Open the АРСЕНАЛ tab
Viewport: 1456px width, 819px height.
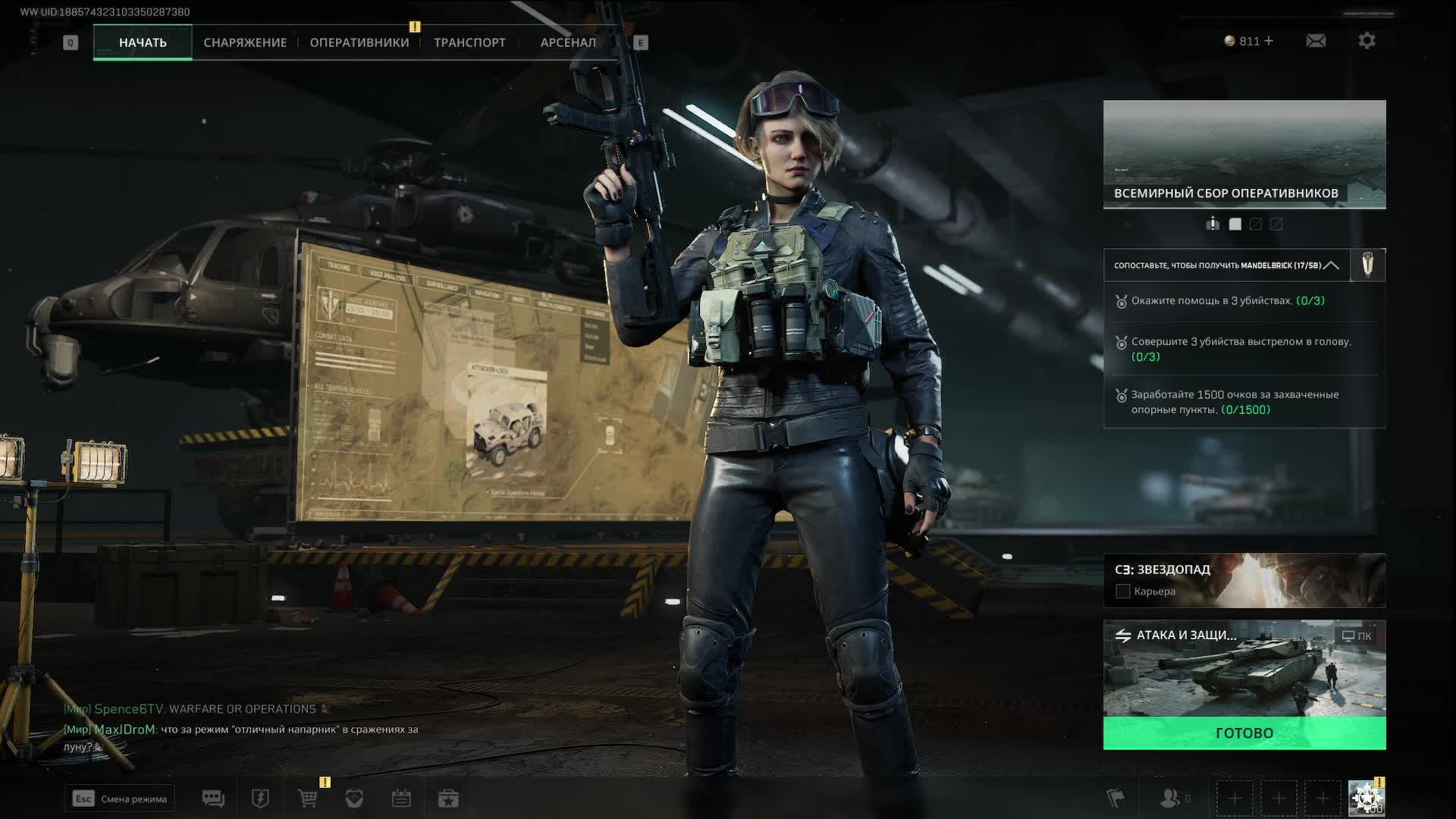[568, 42]
